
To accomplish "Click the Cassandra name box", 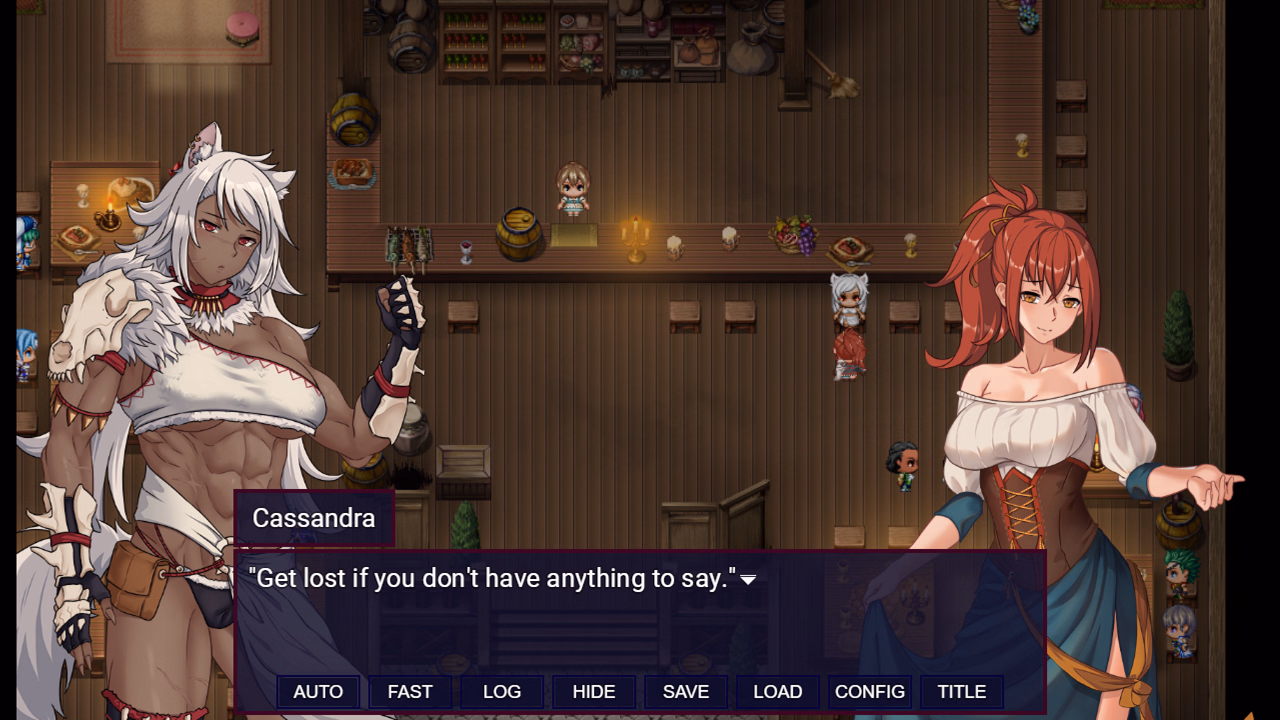I will click(x=311, y=518).
